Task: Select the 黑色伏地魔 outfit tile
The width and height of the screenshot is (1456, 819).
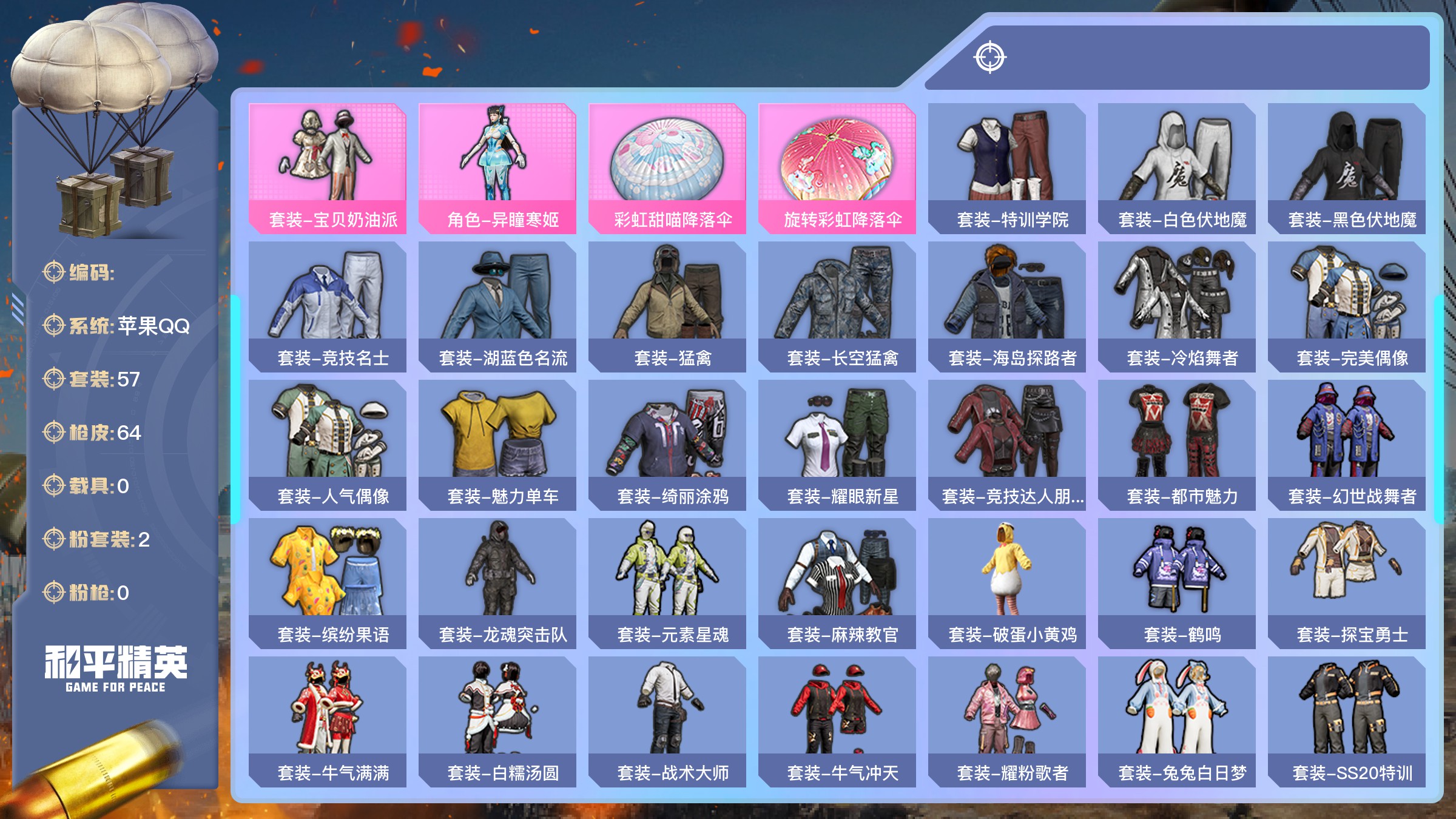Action: pos(1347,168)
